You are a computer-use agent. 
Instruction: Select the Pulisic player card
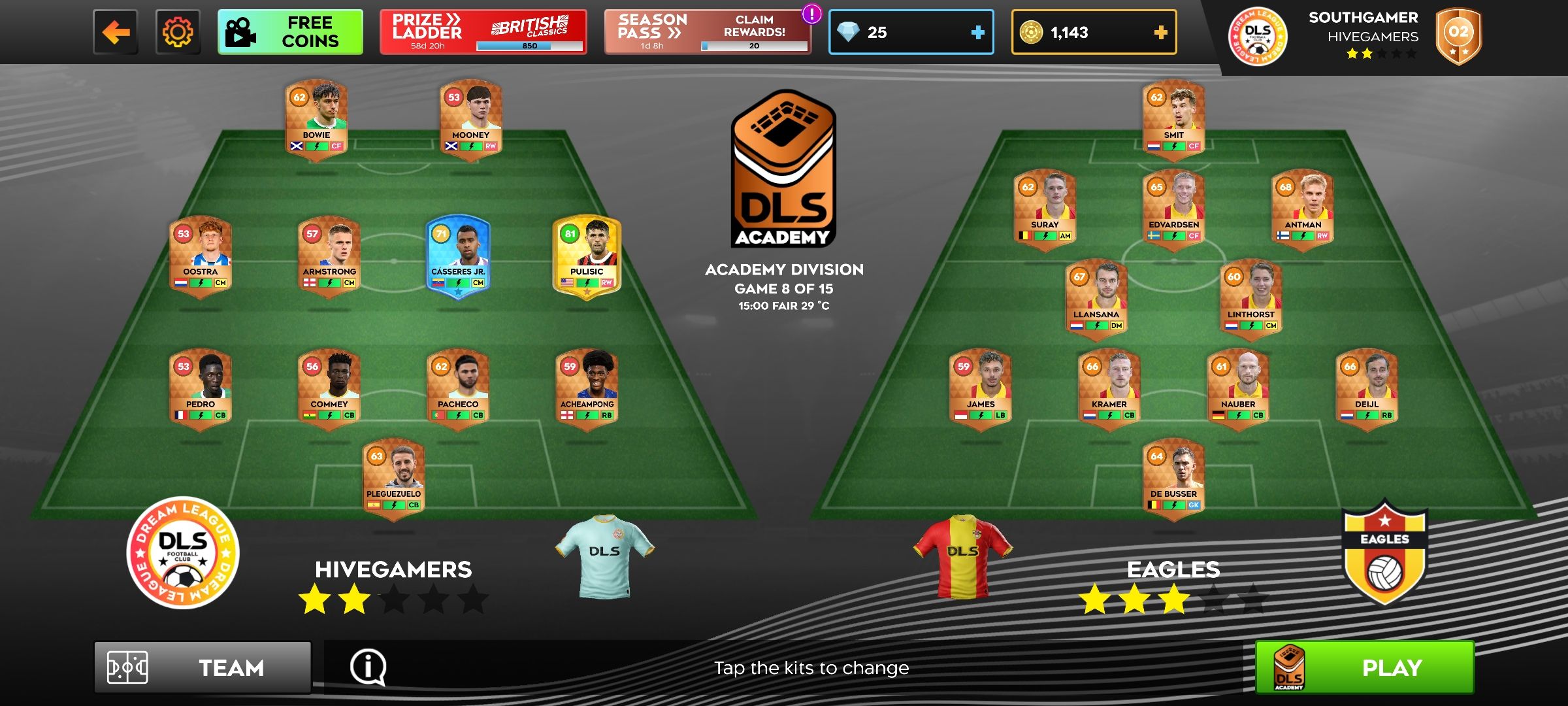click(x=587, y=255)
